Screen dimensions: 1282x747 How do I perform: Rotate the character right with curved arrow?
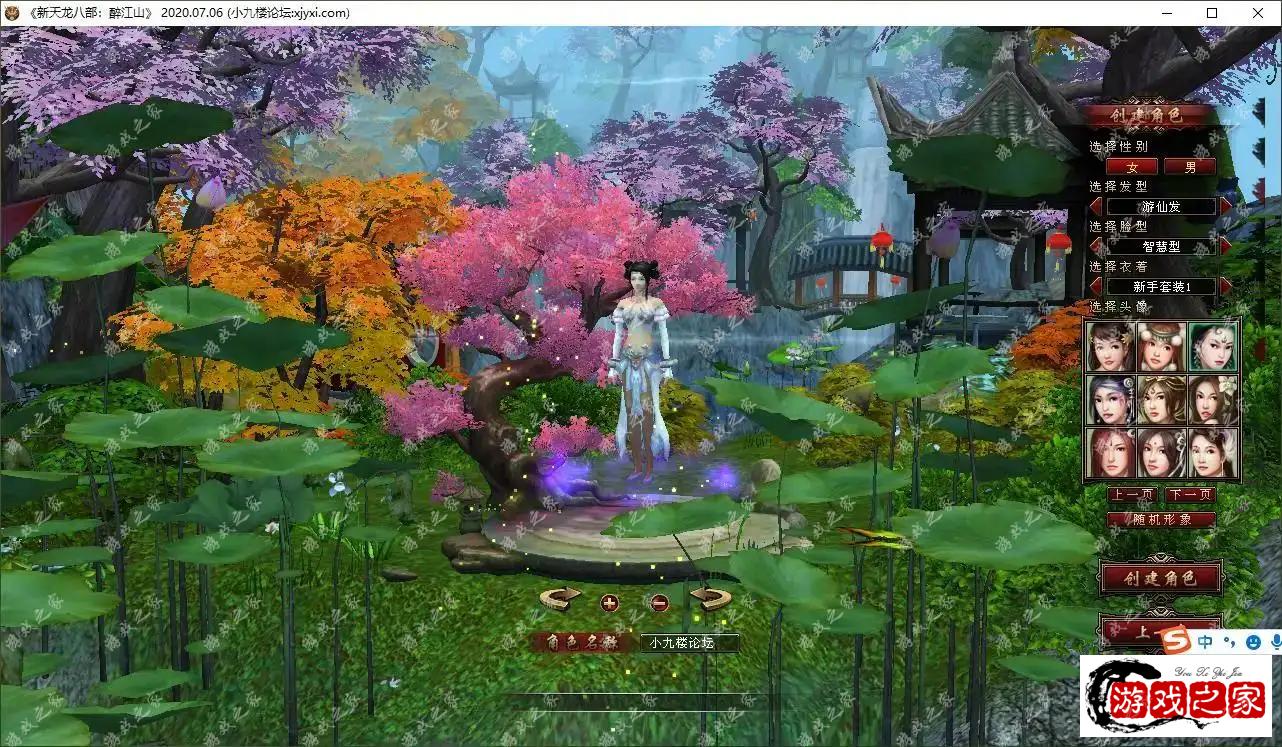(710, 598)
